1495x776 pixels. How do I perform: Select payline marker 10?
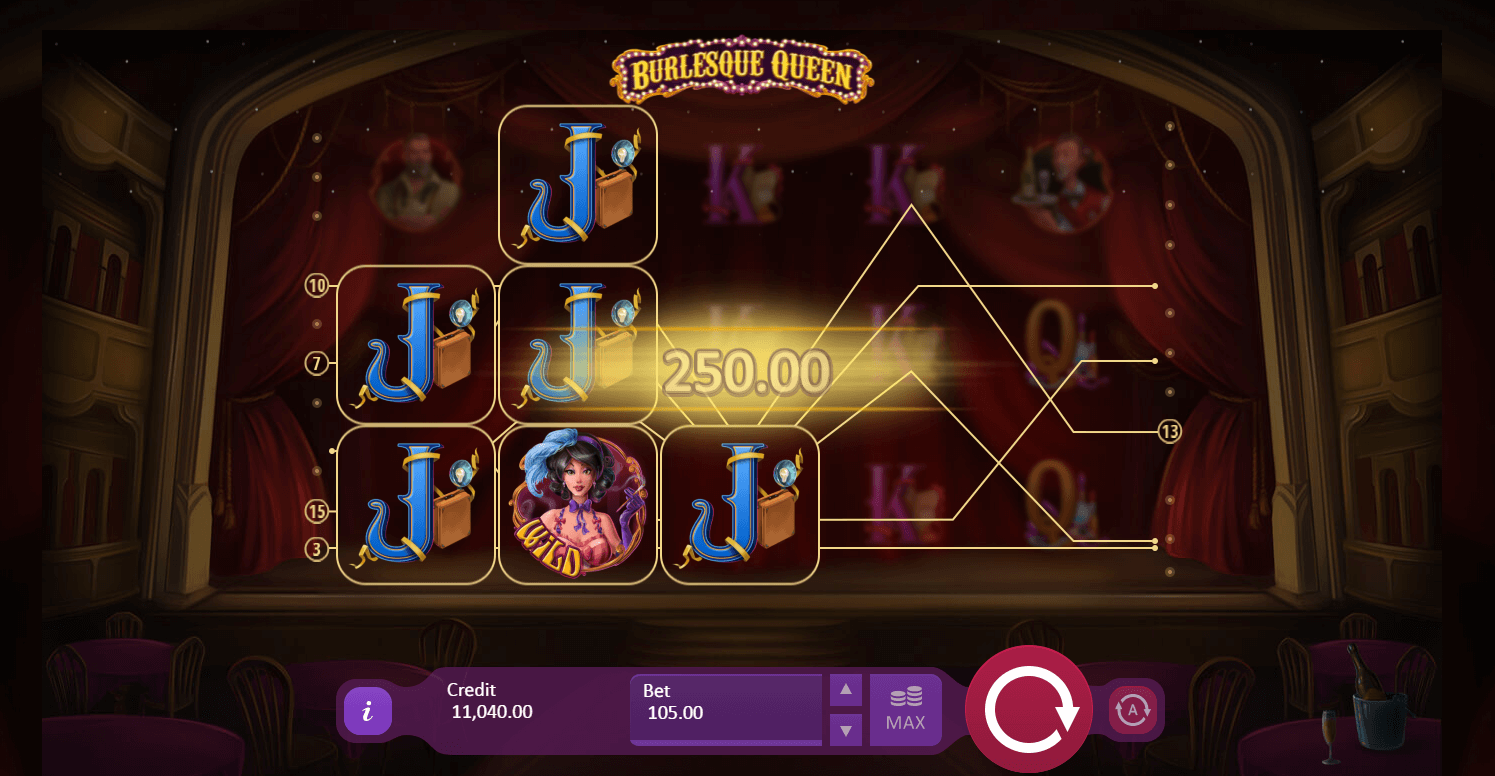tap(317, 286)
